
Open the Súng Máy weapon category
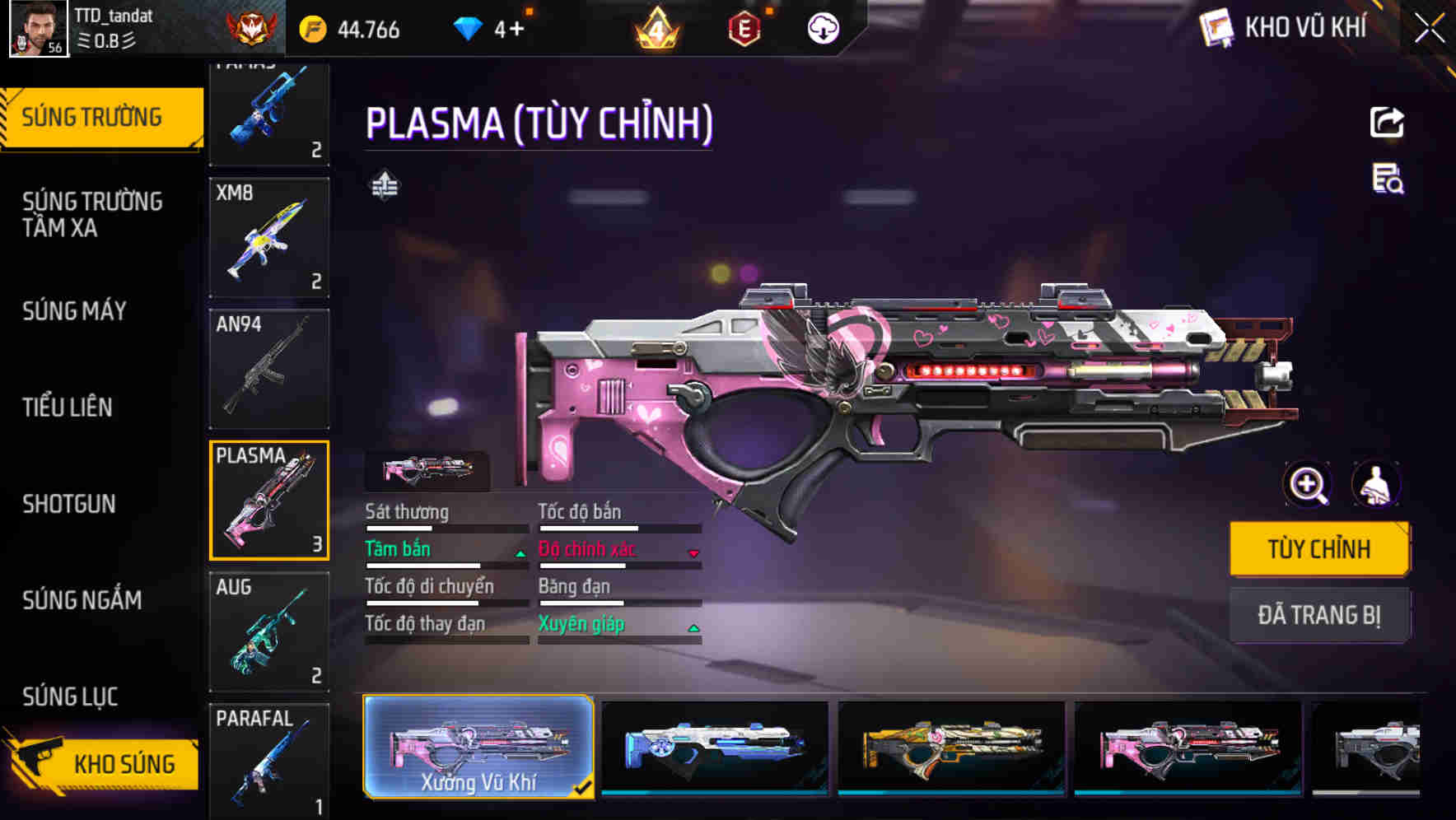75,311
